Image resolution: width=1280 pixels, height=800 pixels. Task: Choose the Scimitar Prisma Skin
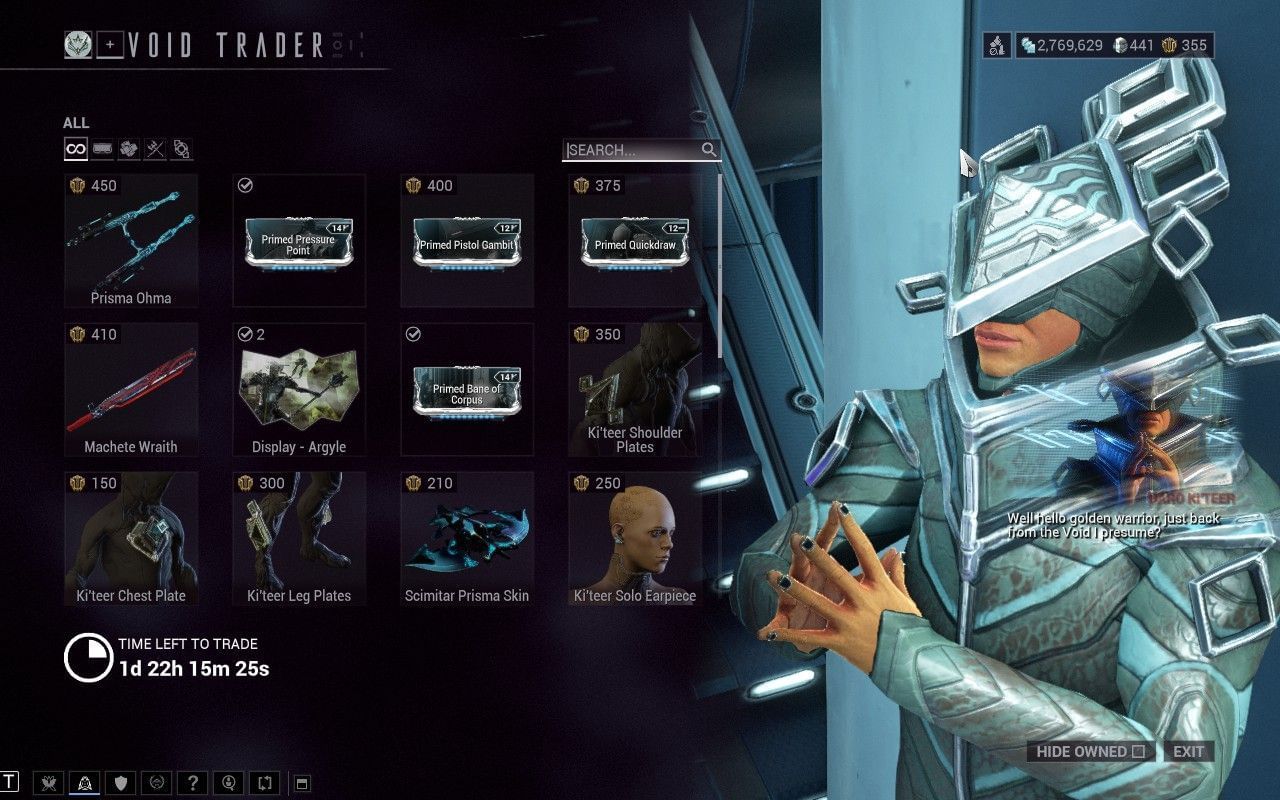(x=467, y=538)
